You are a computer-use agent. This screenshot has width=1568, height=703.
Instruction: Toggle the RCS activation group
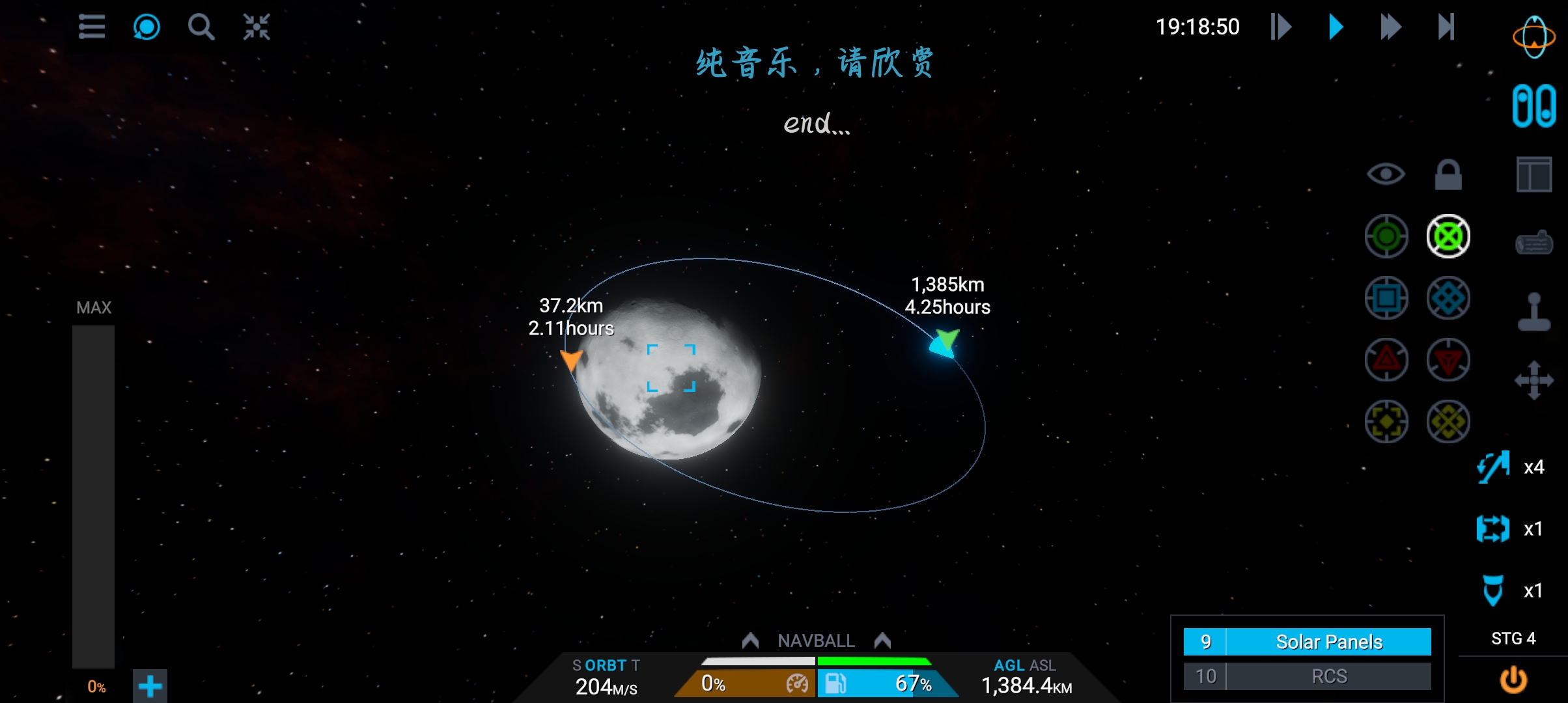(1328, 676)
